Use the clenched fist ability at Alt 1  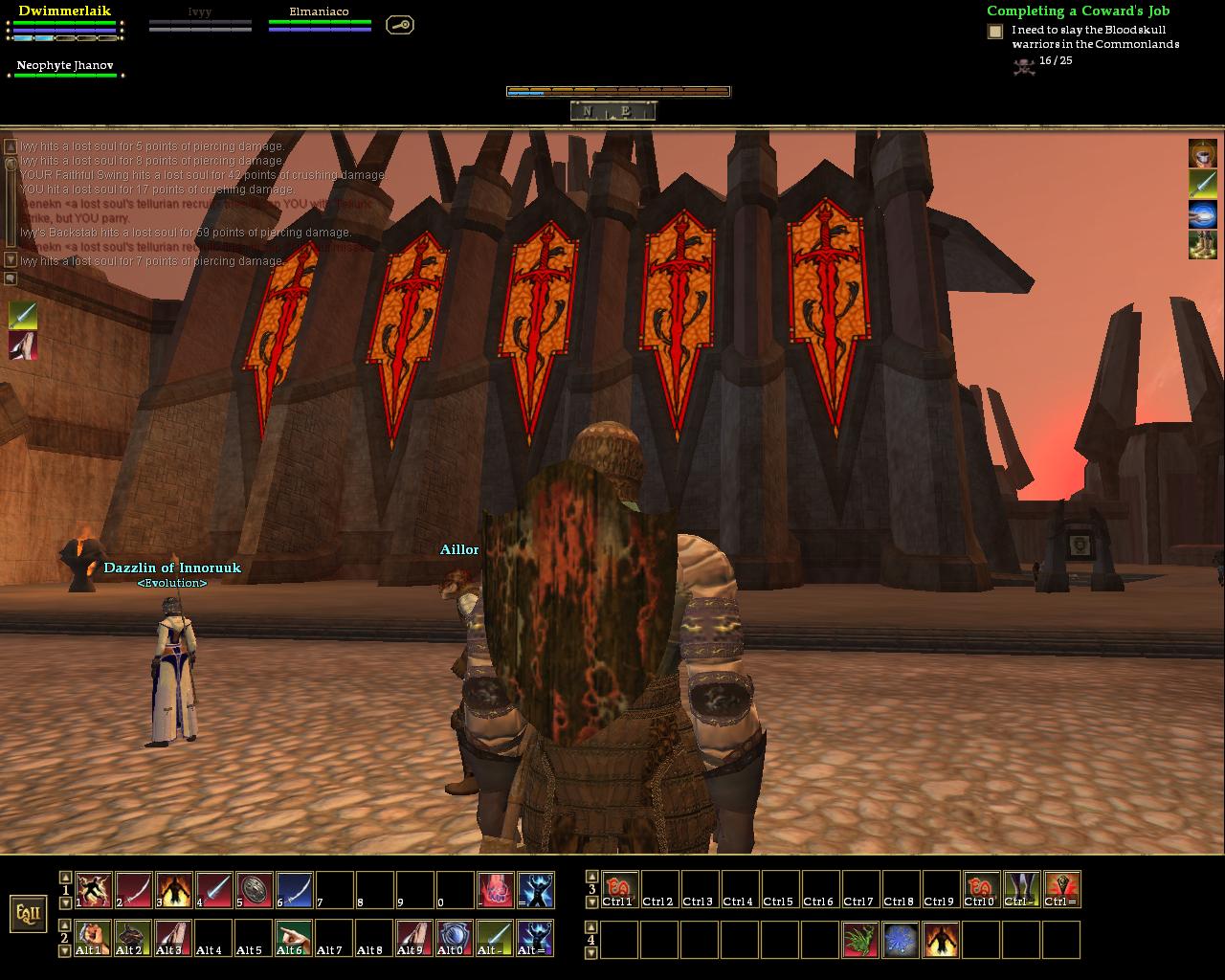94,938
